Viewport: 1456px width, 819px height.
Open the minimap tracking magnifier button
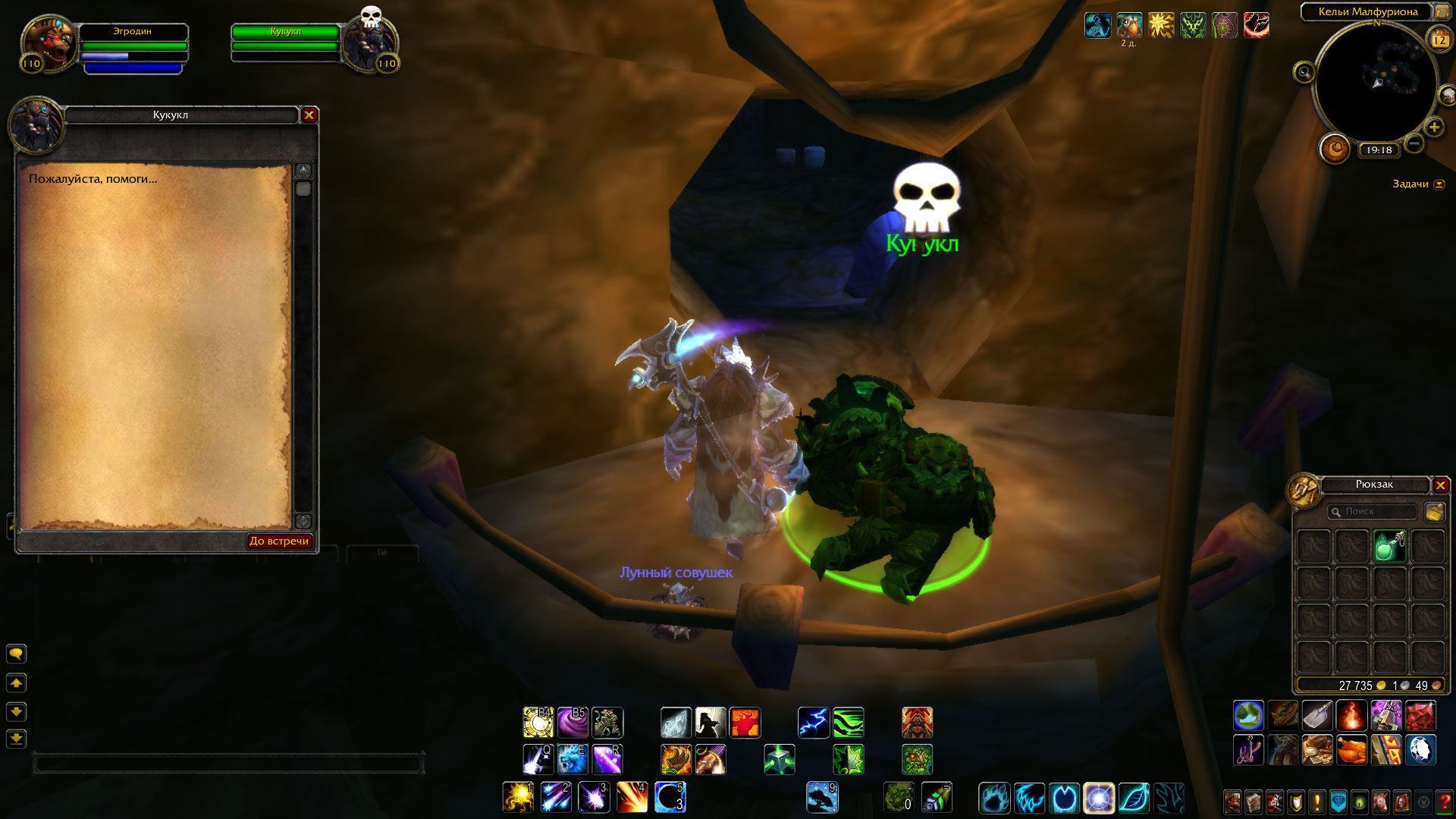pos(1304,73)
